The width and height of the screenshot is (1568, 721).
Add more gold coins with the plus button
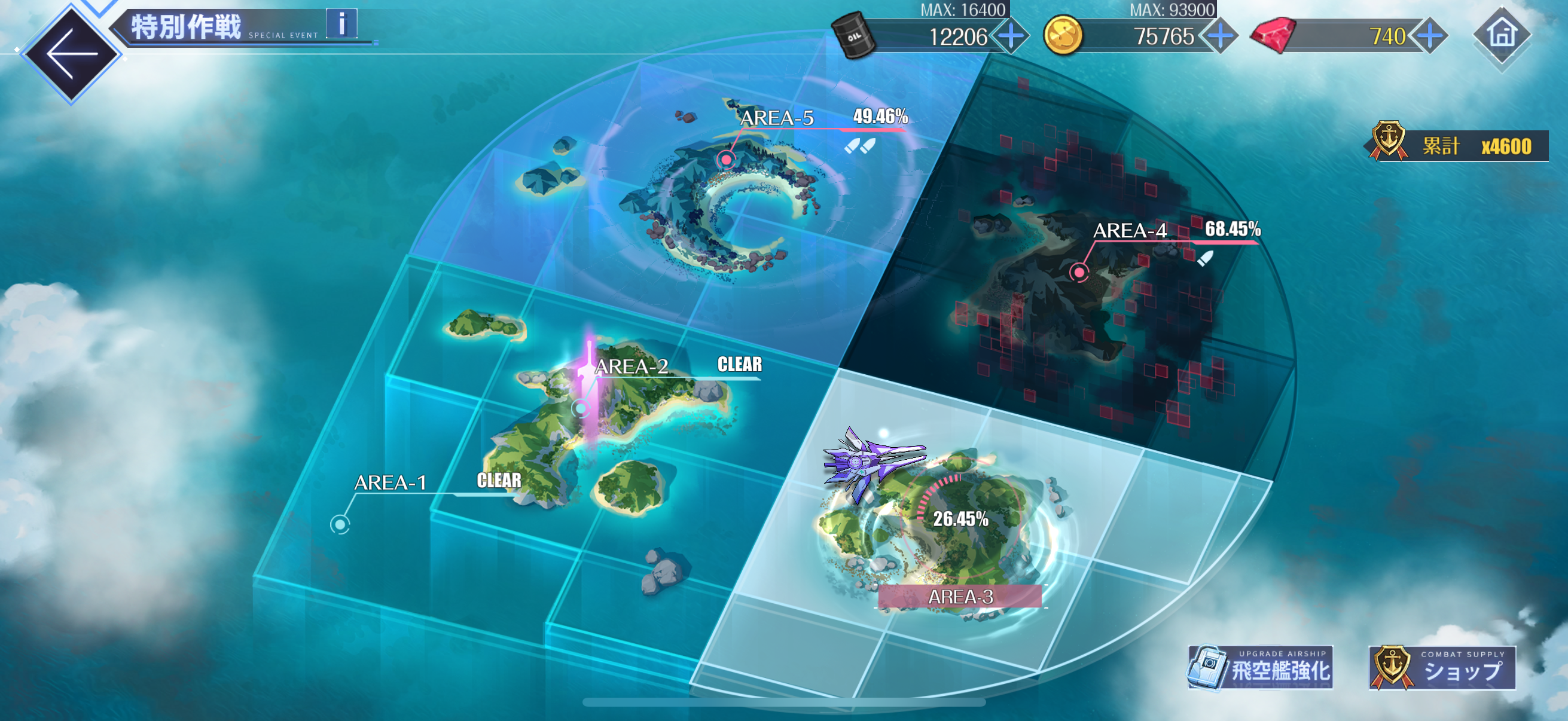tap(1221, 36)
